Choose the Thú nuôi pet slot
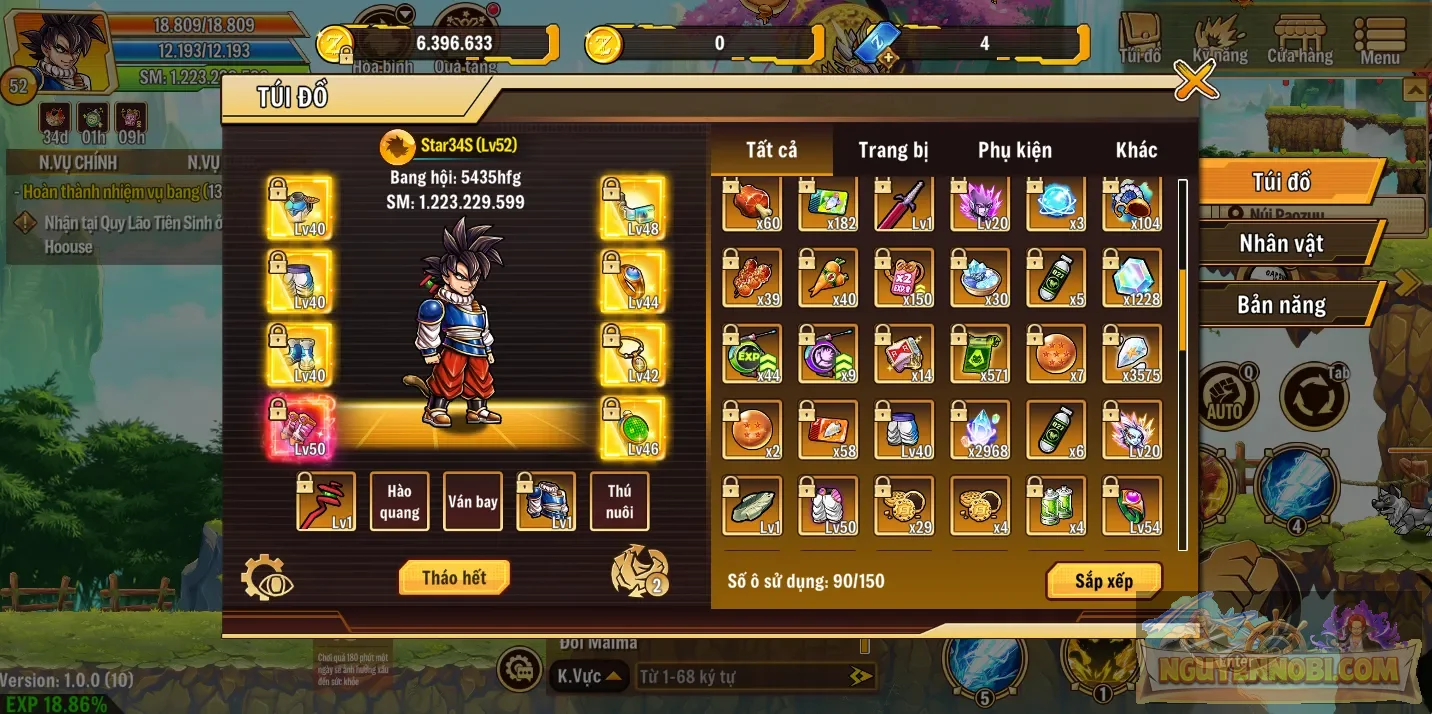Screen dimensions: 1432x714 (x=619, y=501)
